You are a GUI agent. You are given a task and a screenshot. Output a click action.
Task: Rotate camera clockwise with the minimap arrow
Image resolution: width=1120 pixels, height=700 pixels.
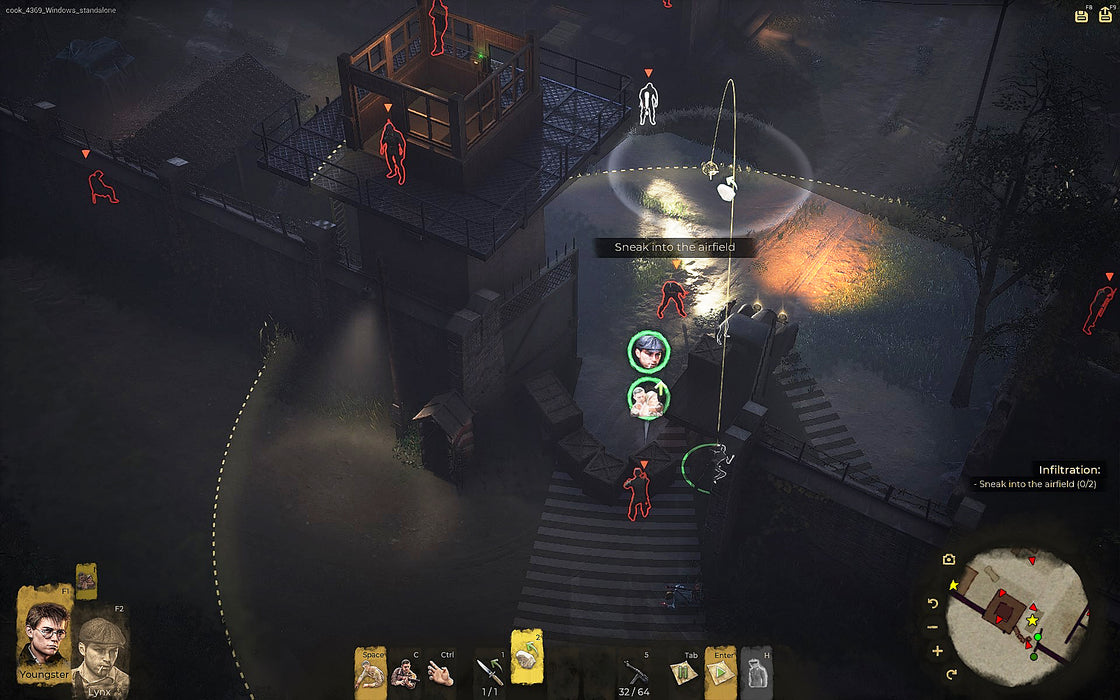point(950,674)
